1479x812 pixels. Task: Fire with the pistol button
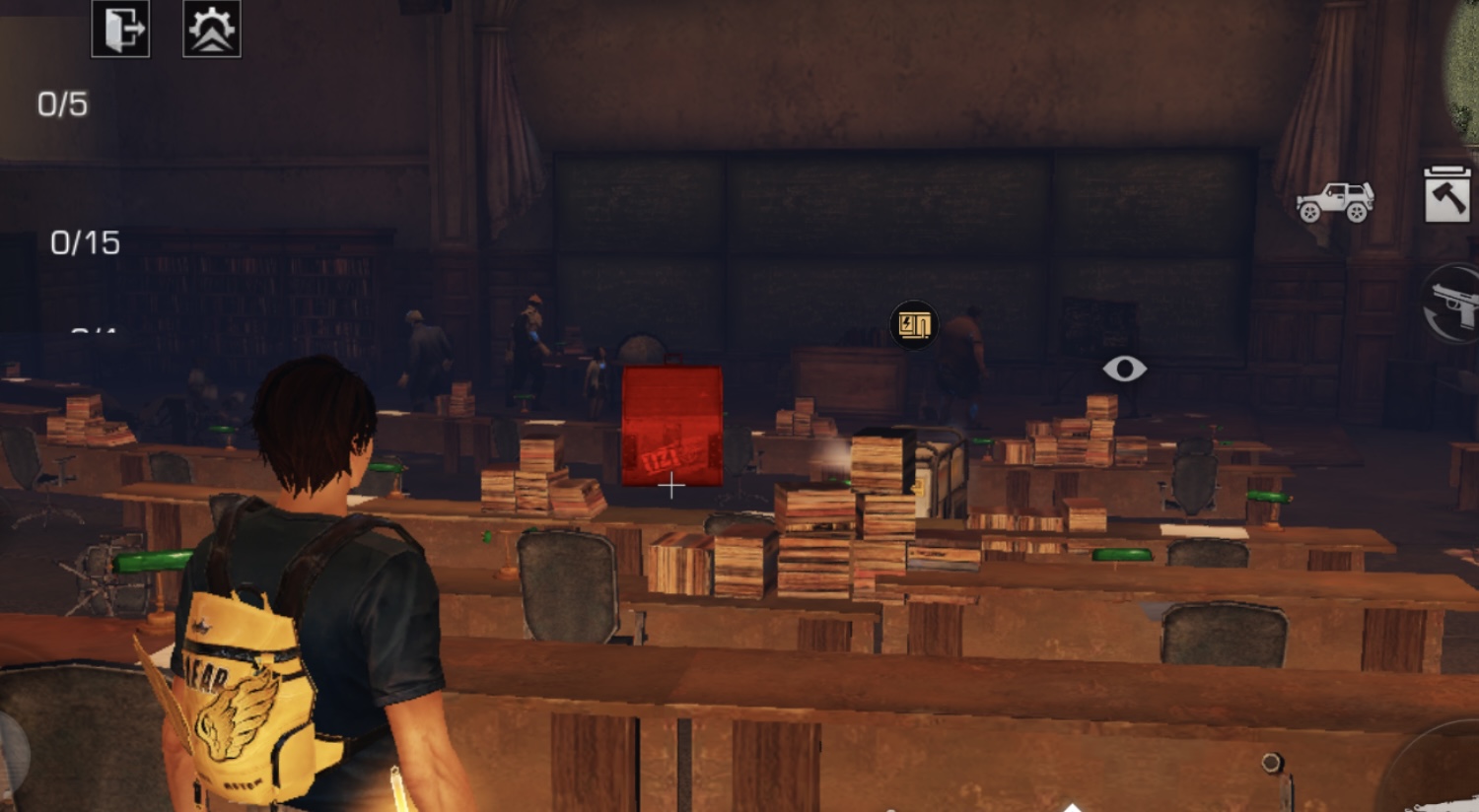pos(1455,304)
